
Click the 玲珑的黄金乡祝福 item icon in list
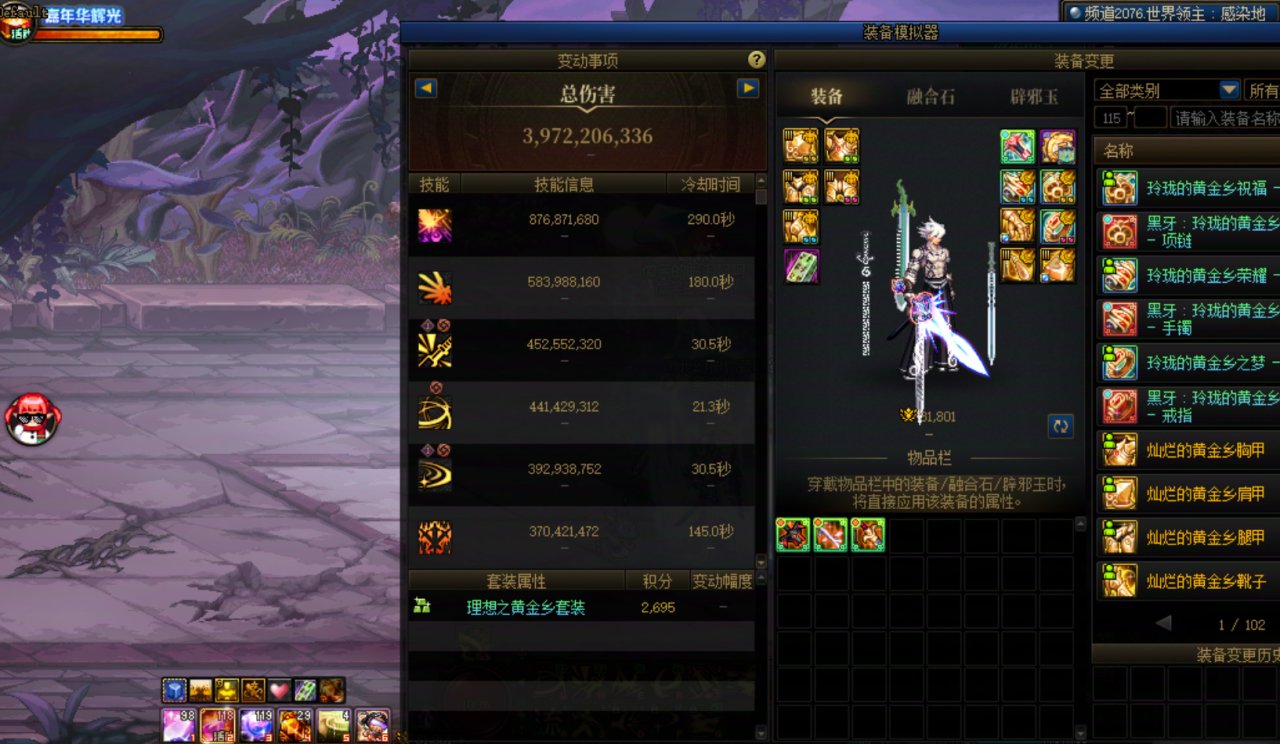(1119, 189)
